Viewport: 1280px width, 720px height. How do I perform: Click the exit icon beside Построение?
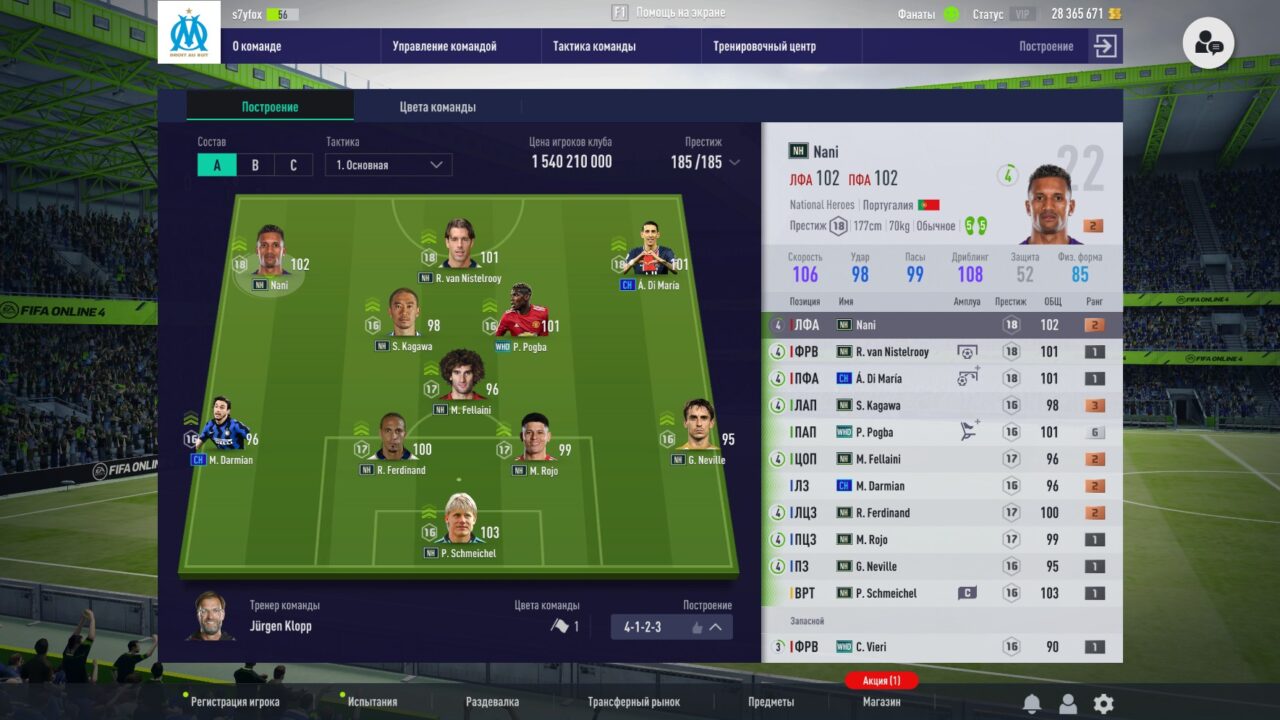coord(1106,46)
